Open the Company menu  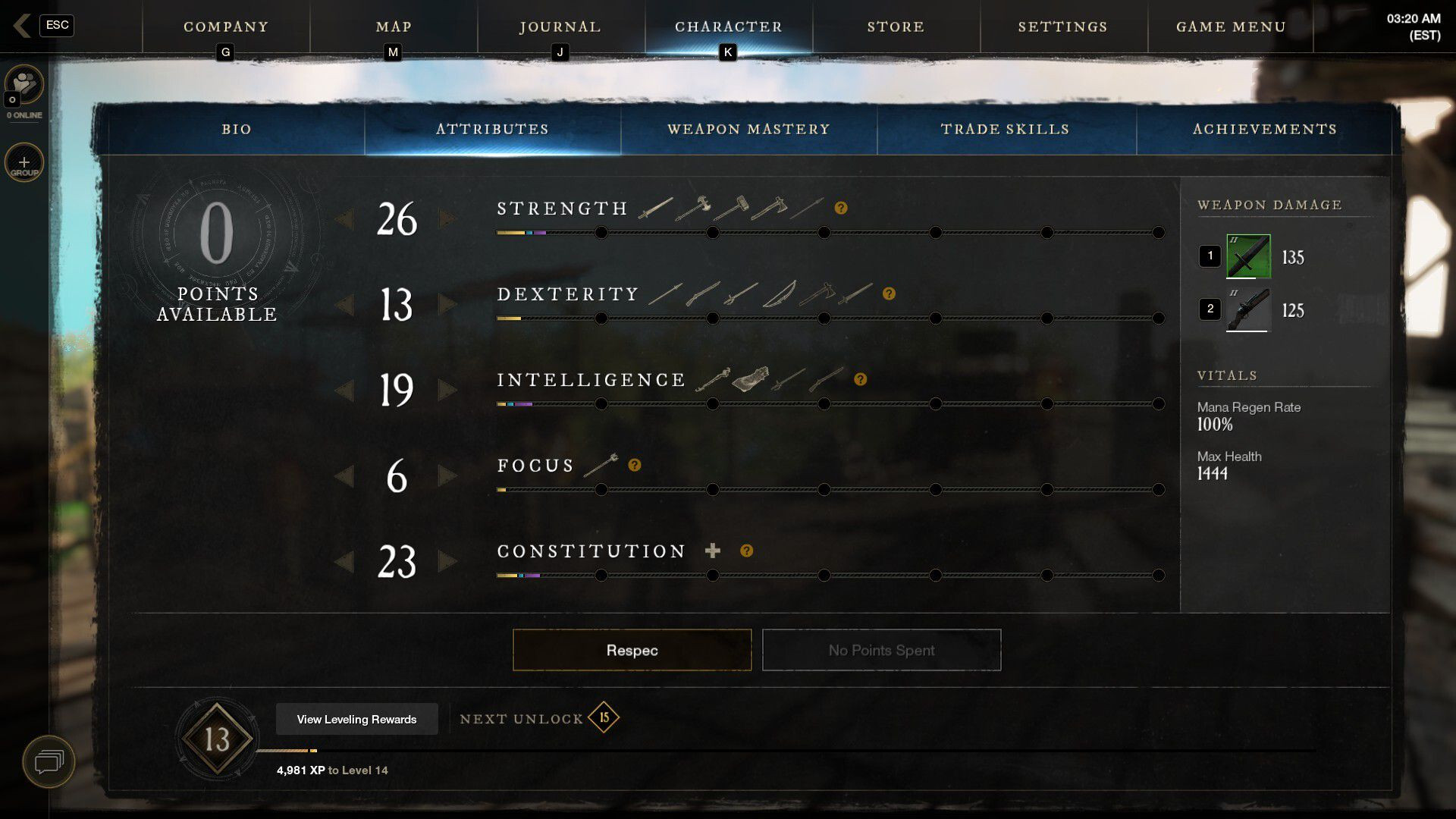coord(226,27)
